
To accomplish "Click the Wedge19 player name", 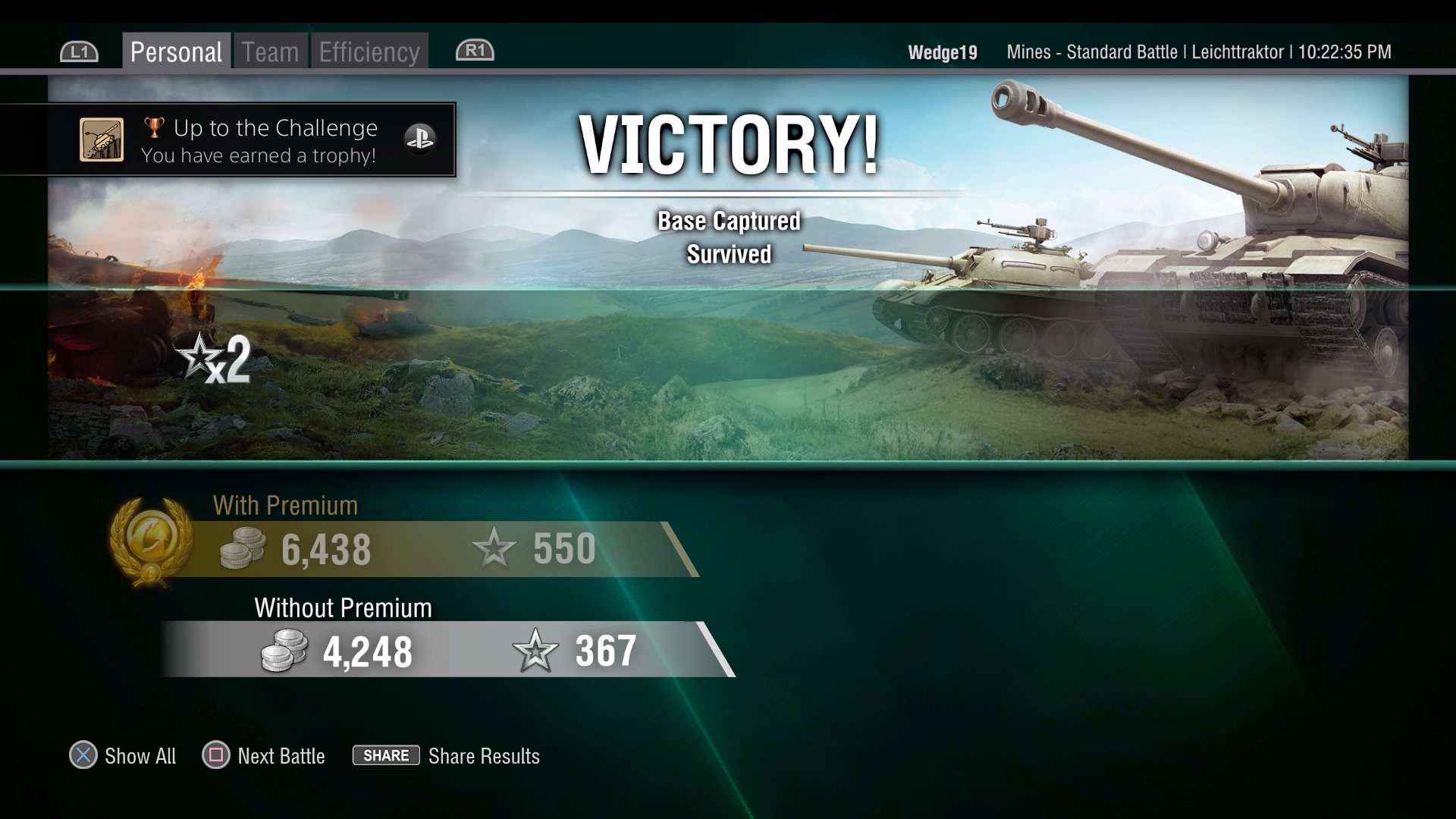I will [x=942, y=52].
